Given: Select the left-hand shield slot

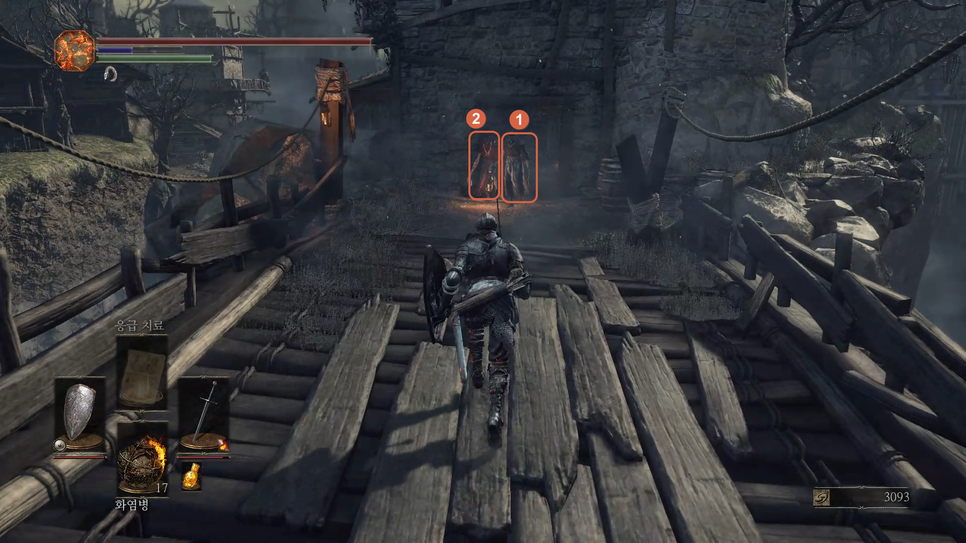Looking at the screenshot, I should click(x=79, y=415).
